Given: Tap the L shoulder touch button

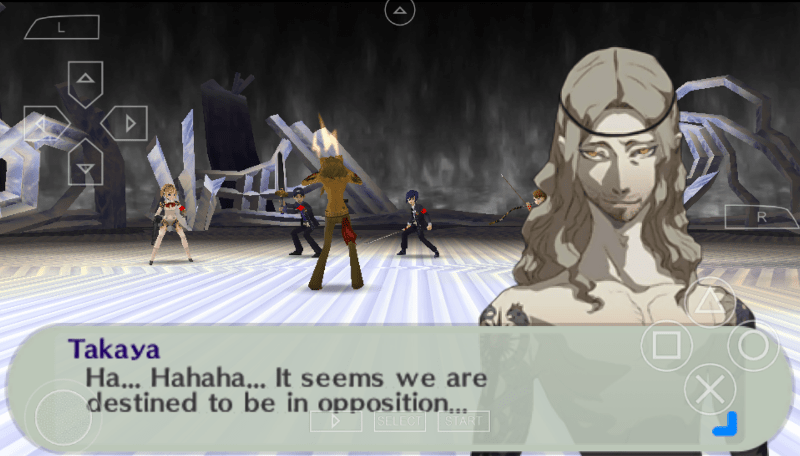Looking at the screenshot, I should point(60,28).
